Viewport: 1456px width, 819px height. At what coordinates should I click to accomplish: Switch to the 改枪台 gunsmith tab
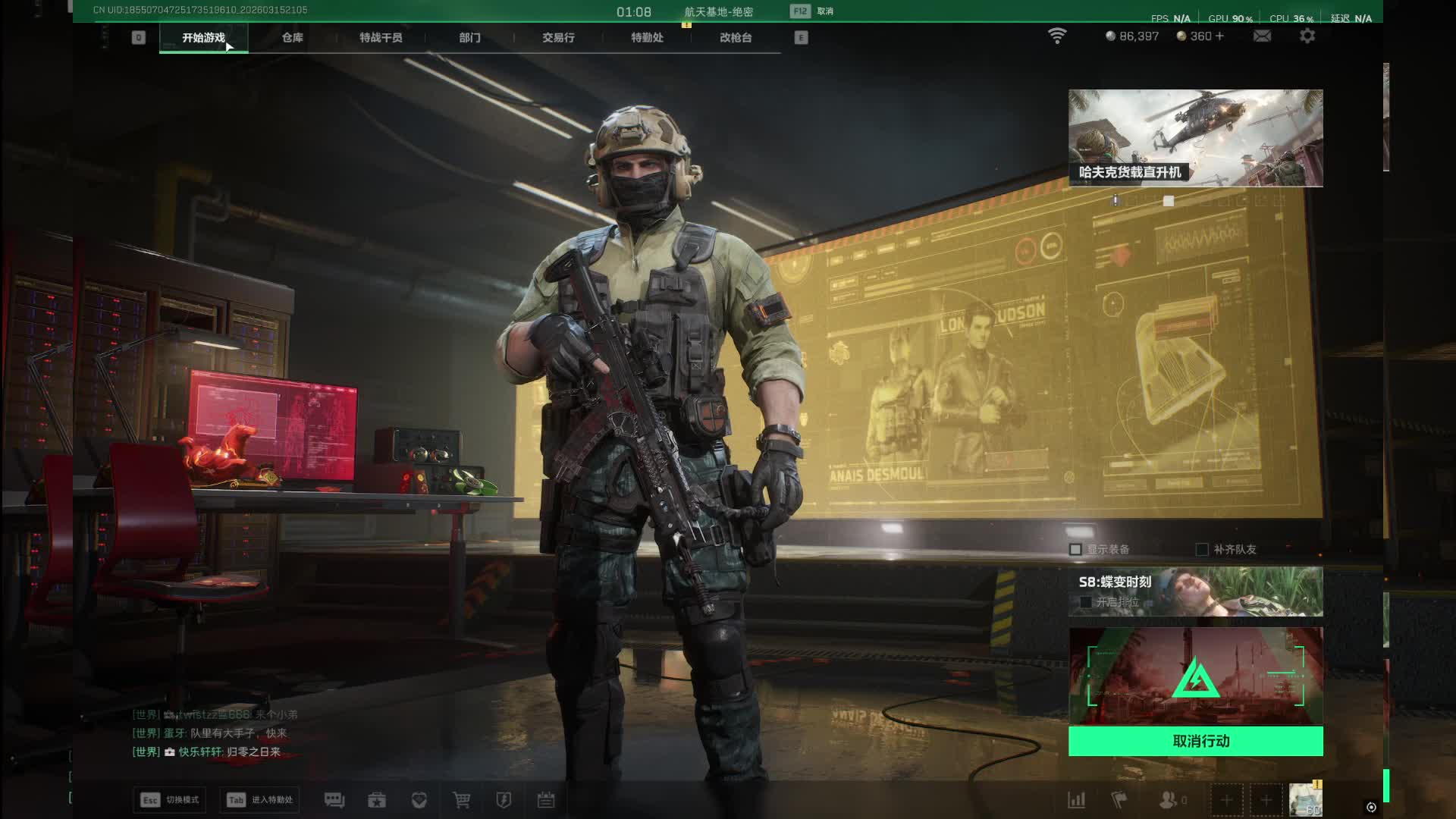click(x=736, y=37)
